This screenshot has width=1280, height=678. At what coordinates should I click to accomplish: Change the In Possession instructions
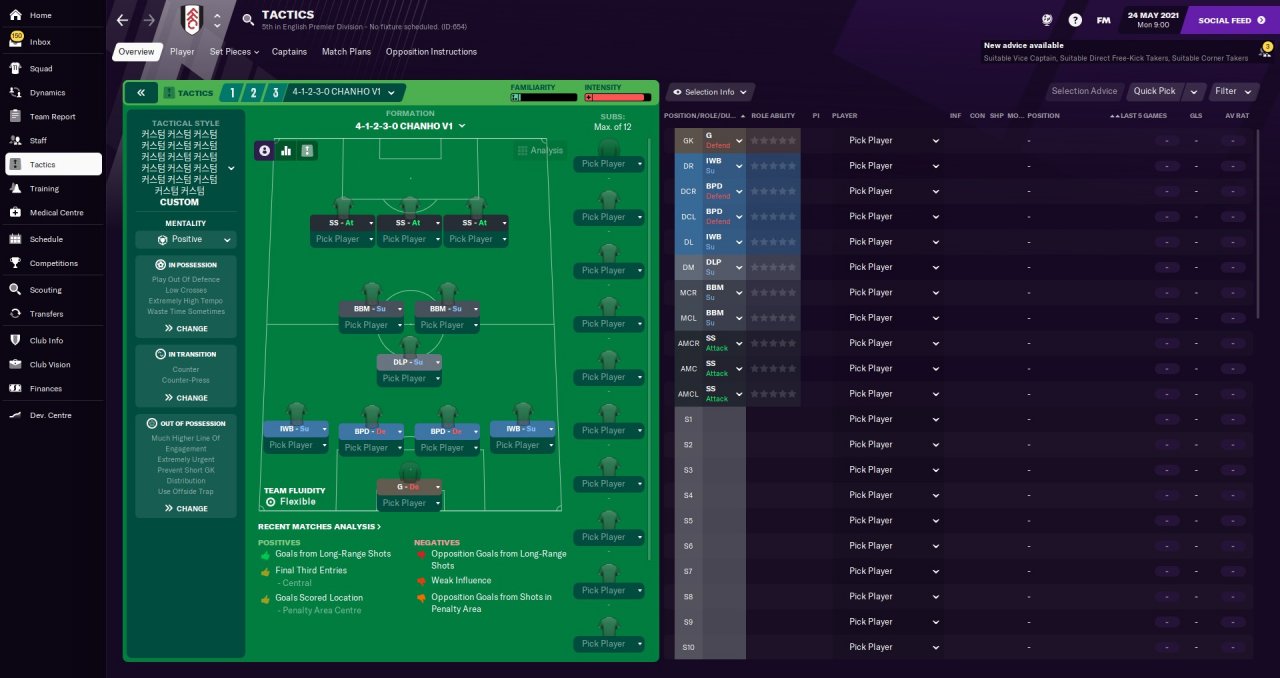pos(186,328)
